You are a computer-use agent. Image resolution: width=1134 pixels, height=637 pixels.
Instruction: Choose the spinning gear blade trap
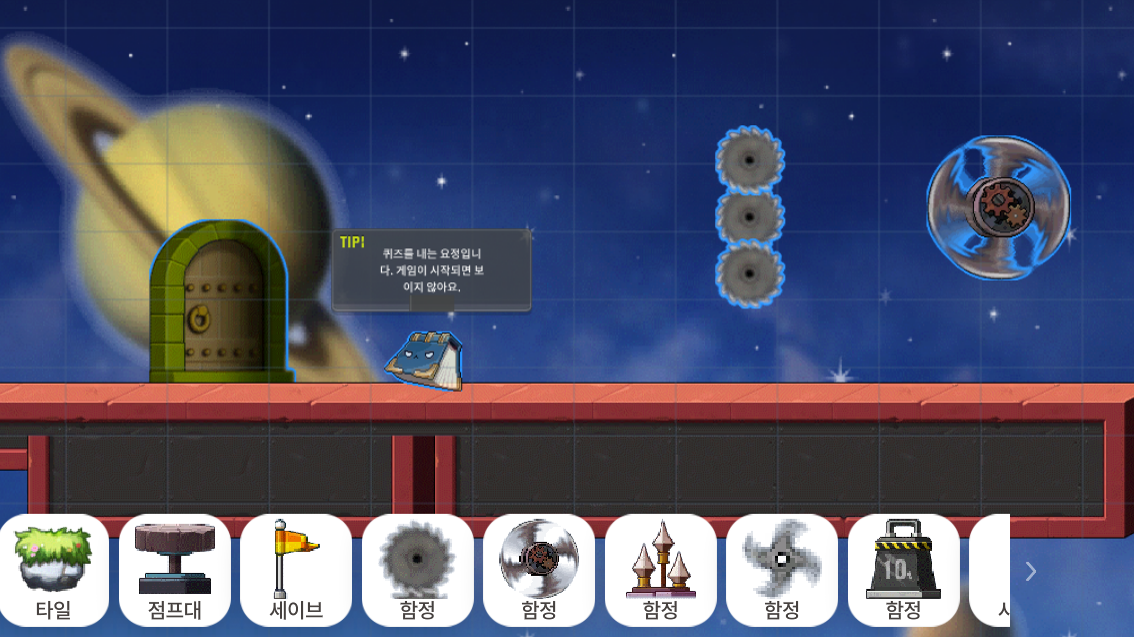pyautogui.click(x=539, y=570)
